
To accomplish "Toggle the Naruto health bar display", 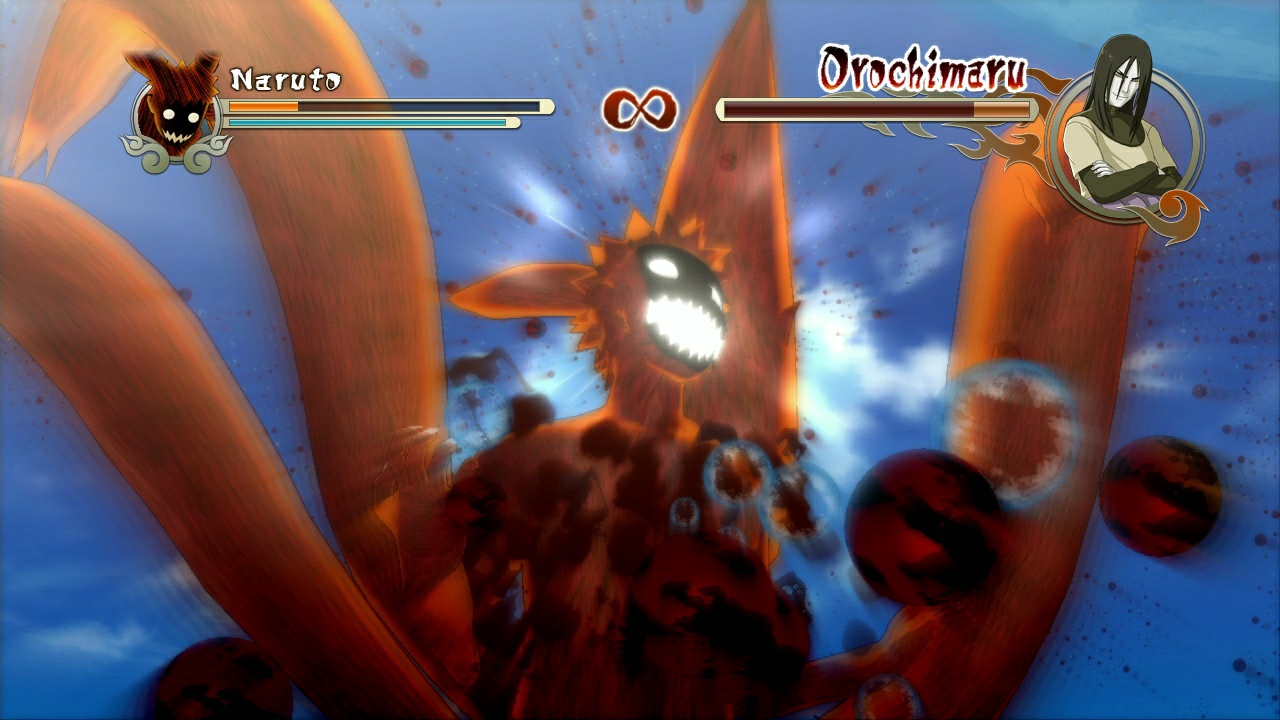I will click(x=390, y=106).
